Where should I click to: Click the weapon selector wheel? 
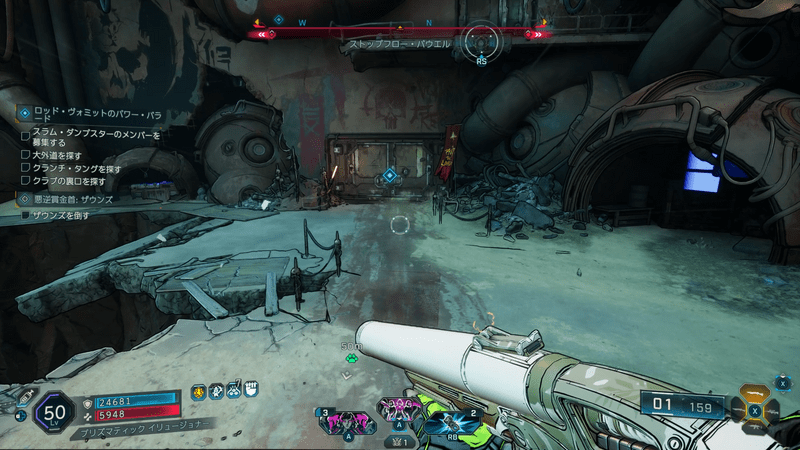click(x=755, y=409)
